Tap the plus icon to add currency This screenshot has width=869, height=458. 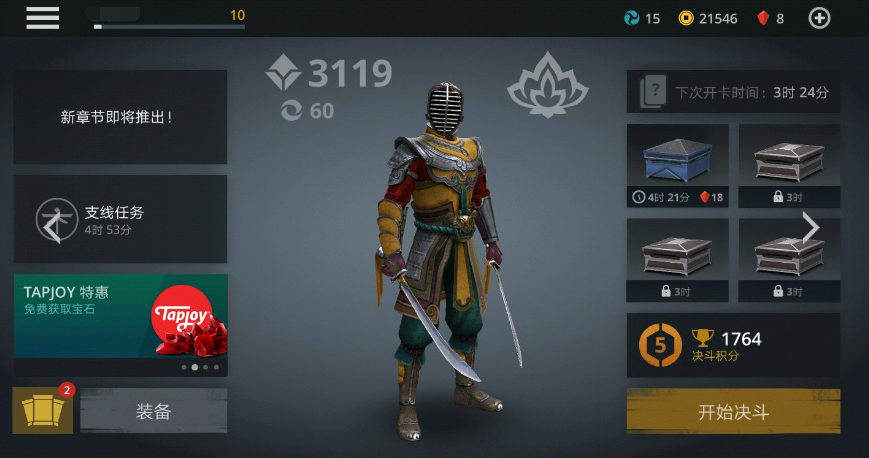pyautogui.click(x=819, y=18)
